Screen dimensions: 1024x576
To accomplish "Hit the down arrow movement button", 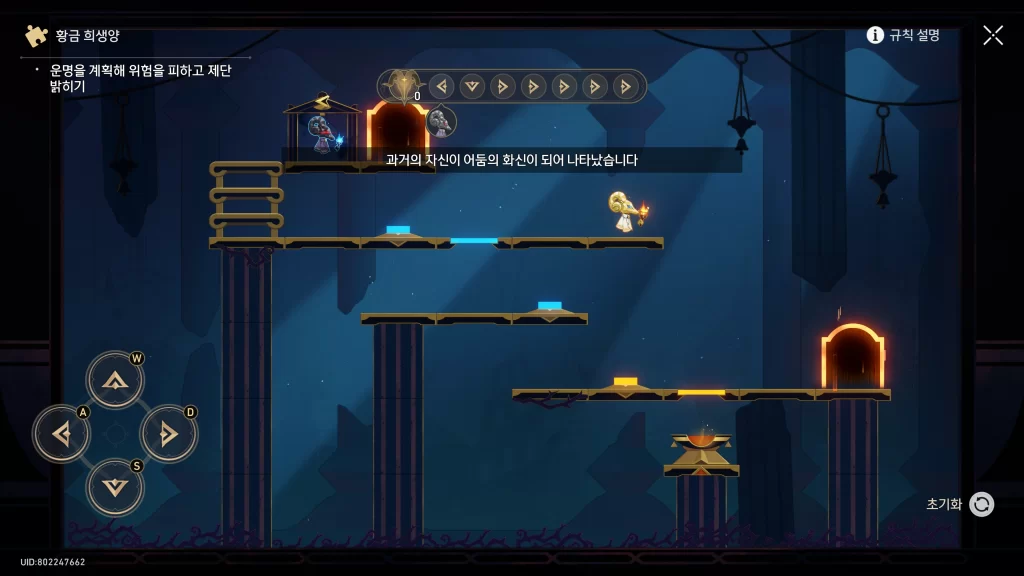I will 115,487.
